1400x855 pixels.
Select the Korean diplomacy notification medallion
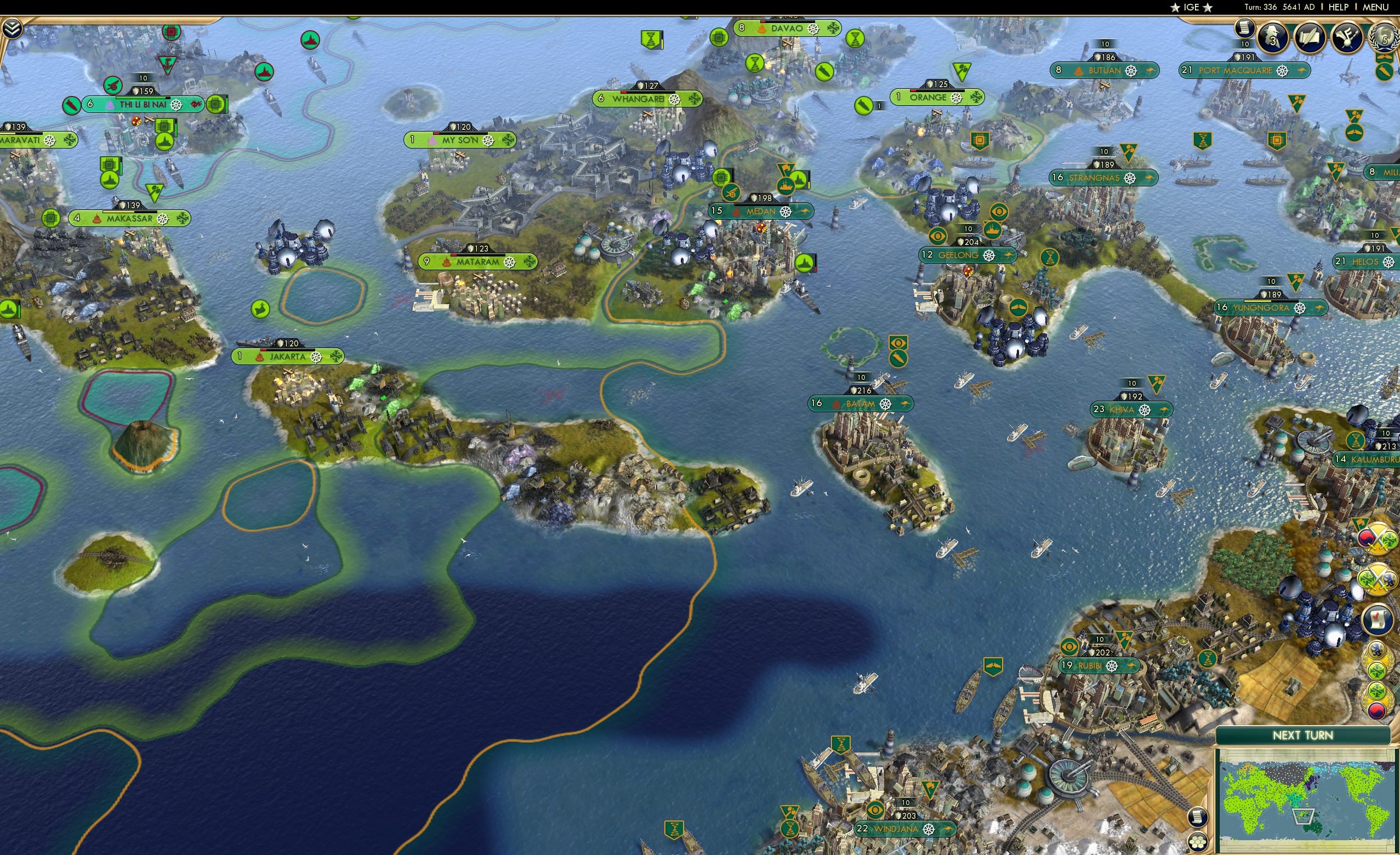[1376, 711]
